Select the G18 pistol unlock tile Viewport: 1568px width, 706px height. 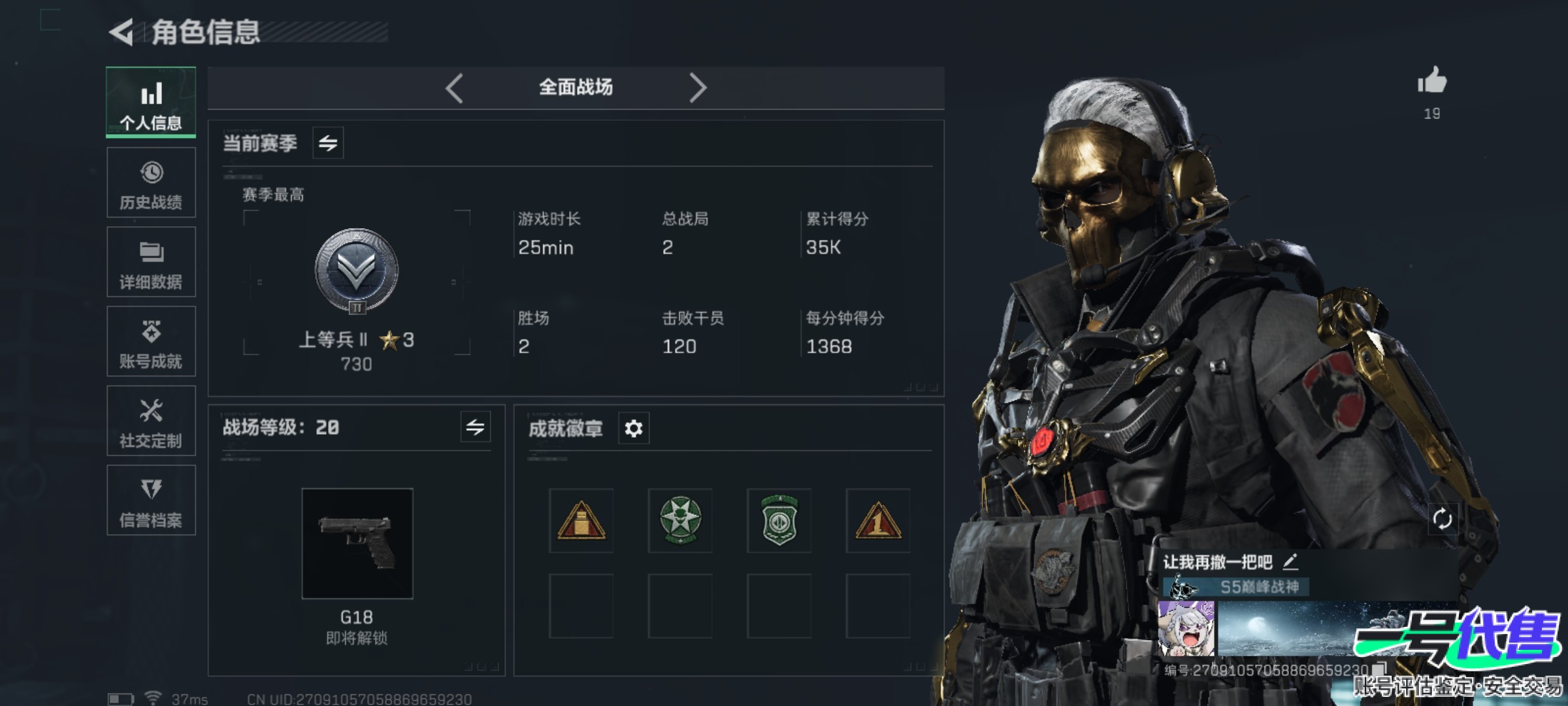tap(357, 543)
